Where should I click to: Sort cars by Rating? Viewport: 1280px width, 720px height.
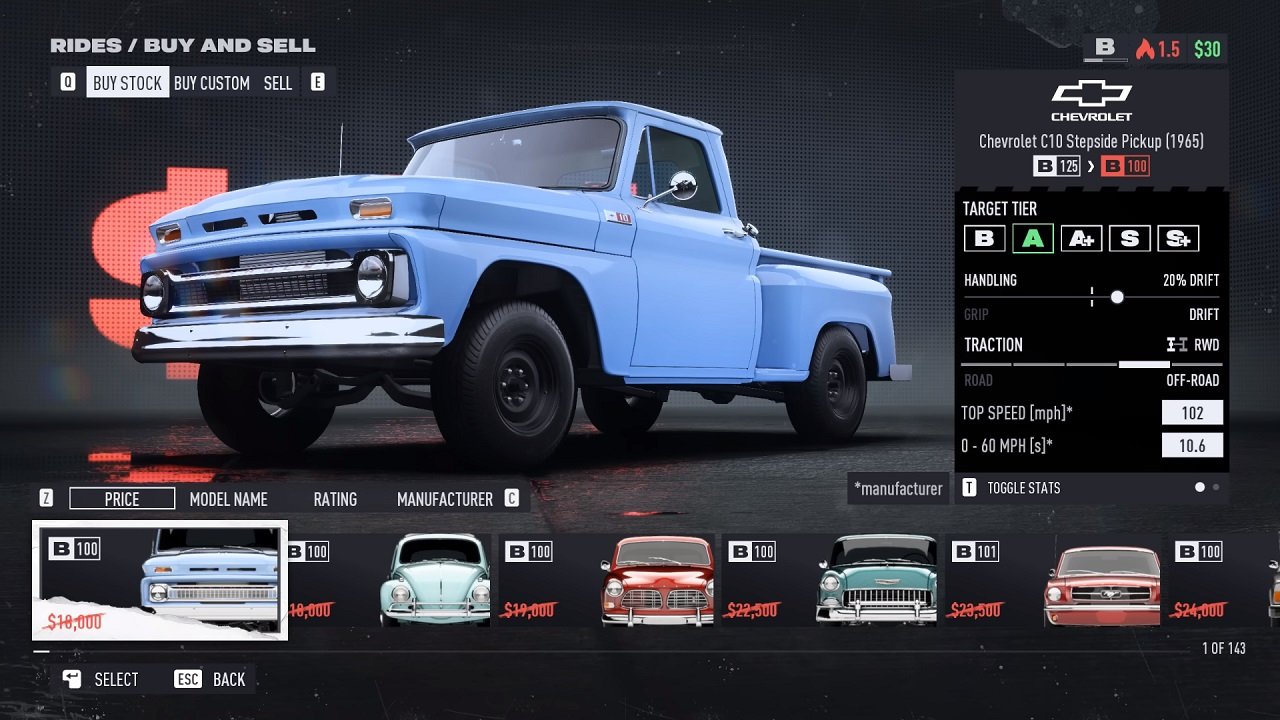coord(335,499)
